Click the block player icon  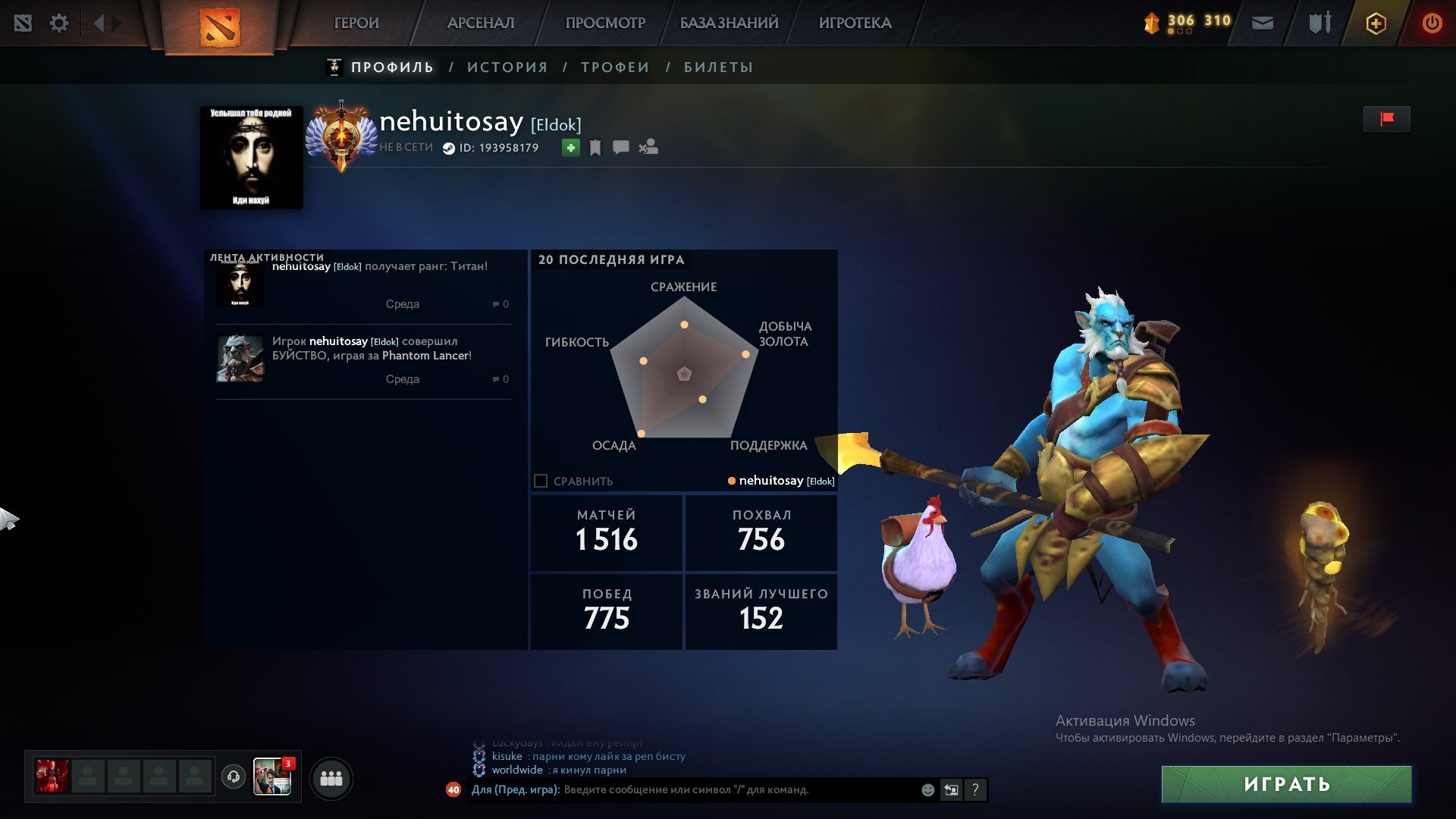pos(648,147)
